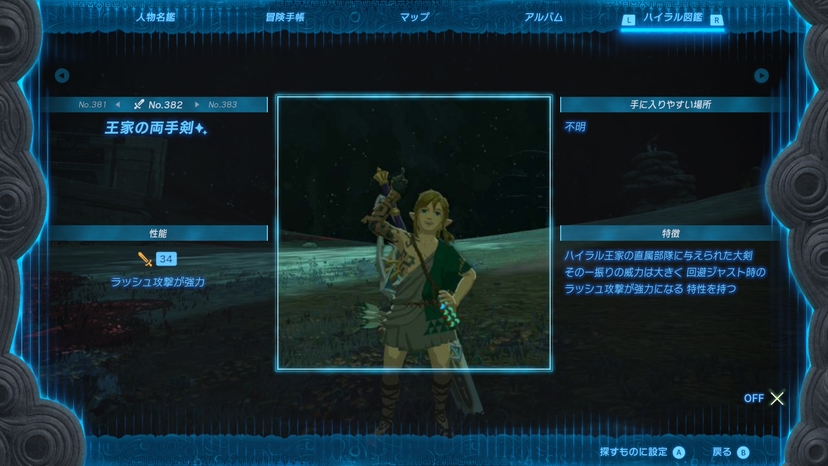Go to the アルバム tab

[x=543, y=17]
